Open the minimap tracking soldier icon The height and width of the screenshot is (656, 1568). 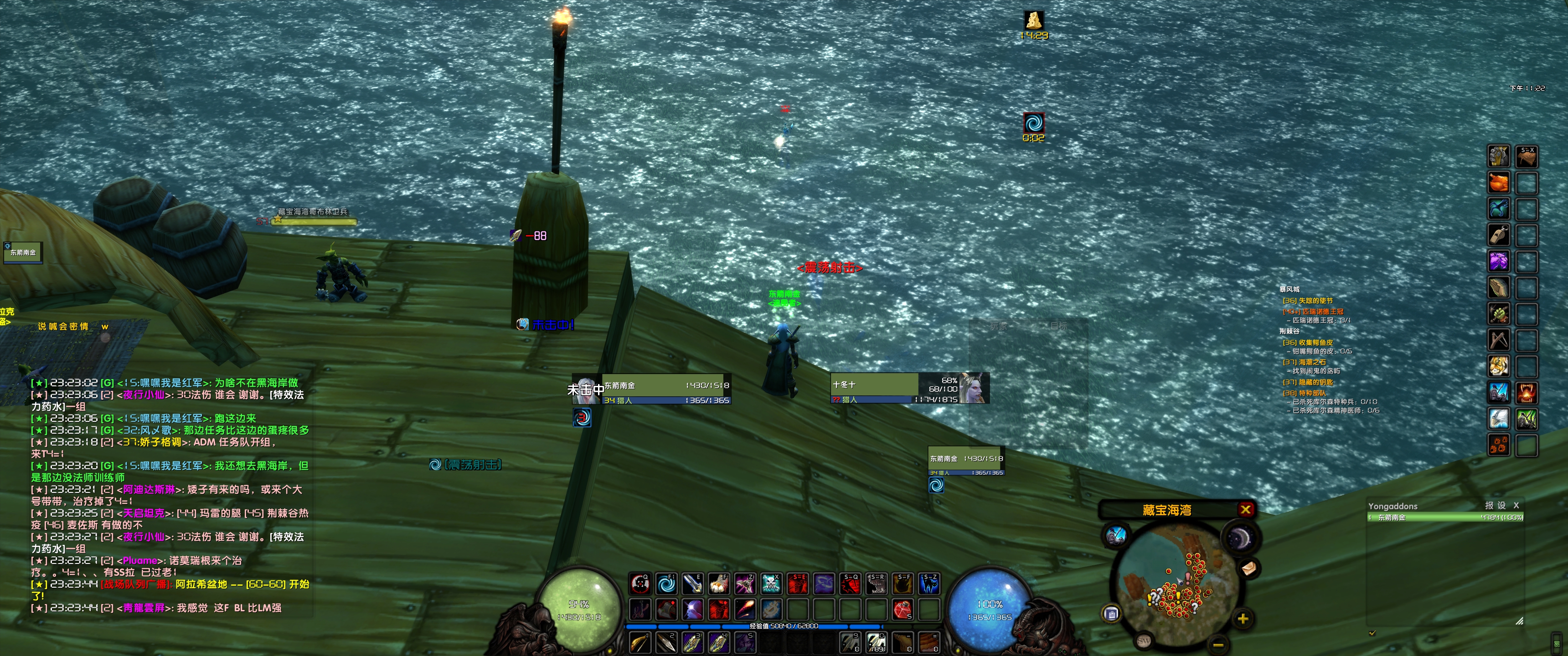pyautogui.click(x=1116, y=536)
